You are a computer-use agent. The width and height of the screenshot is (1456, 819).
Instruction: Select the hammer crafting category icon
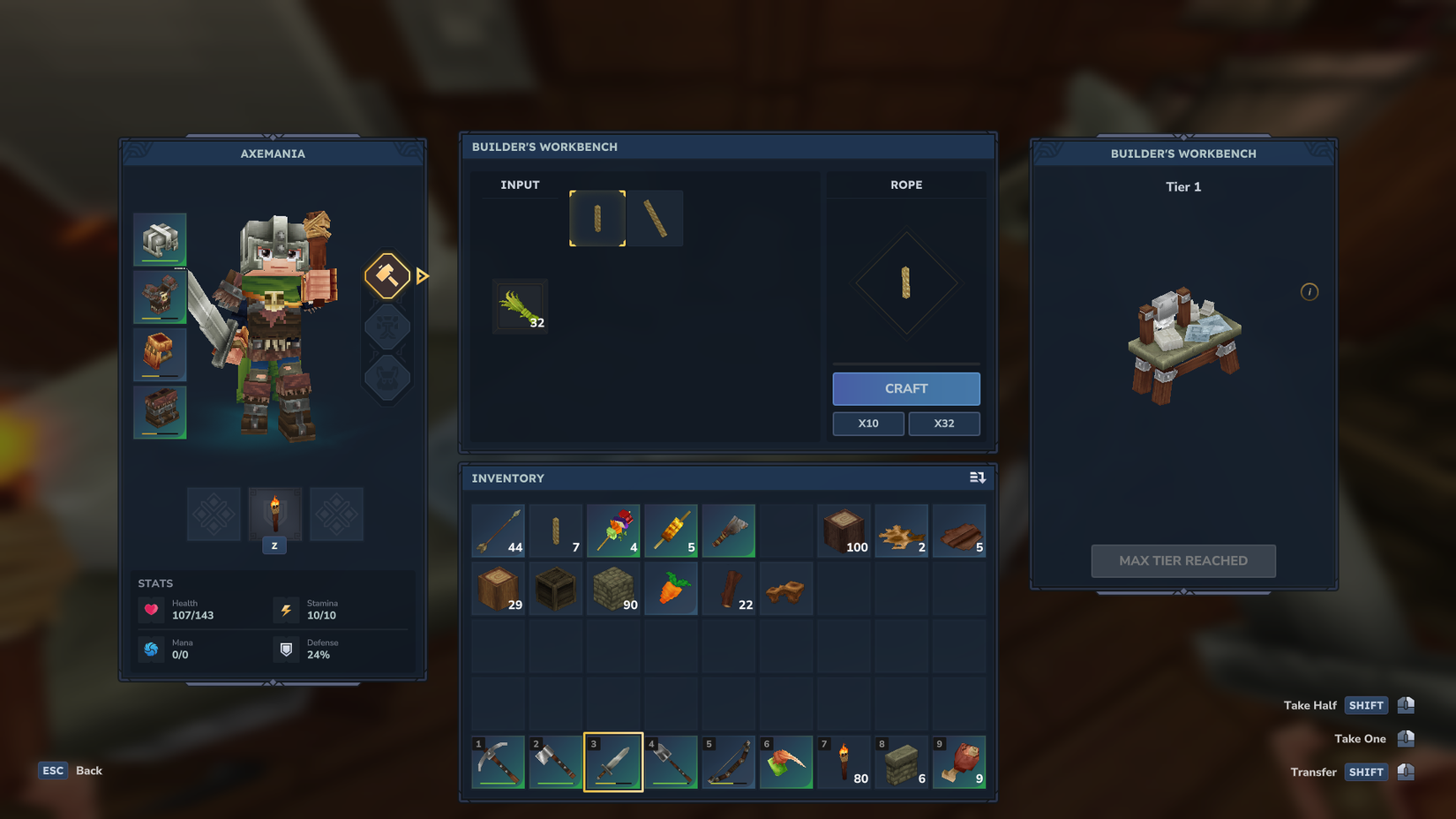coord(387,276)
